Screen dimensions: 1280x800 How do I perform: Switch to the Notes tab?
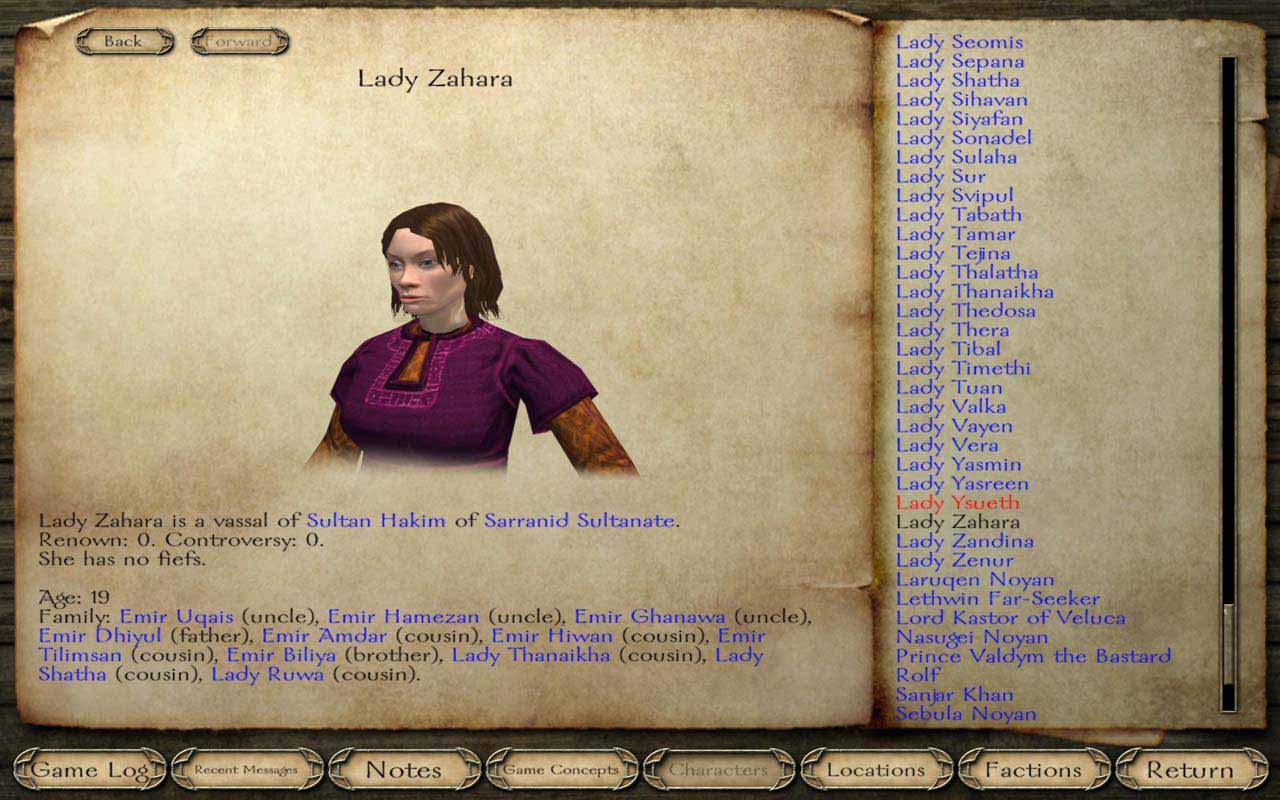point(404,770)
